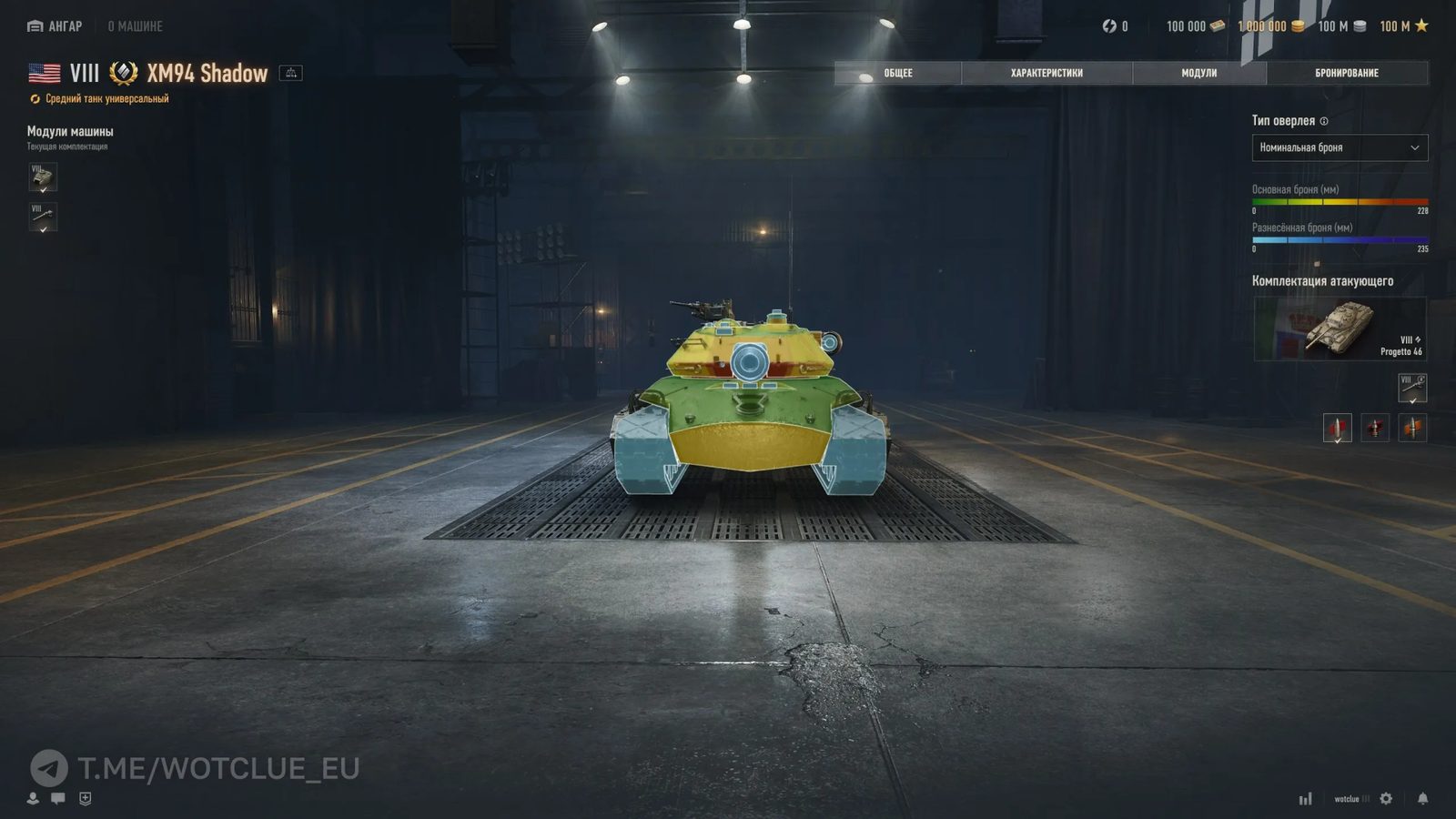Click the shield icon in bottom-left corner
This screenshot has height=819, width=1456.
85,799
